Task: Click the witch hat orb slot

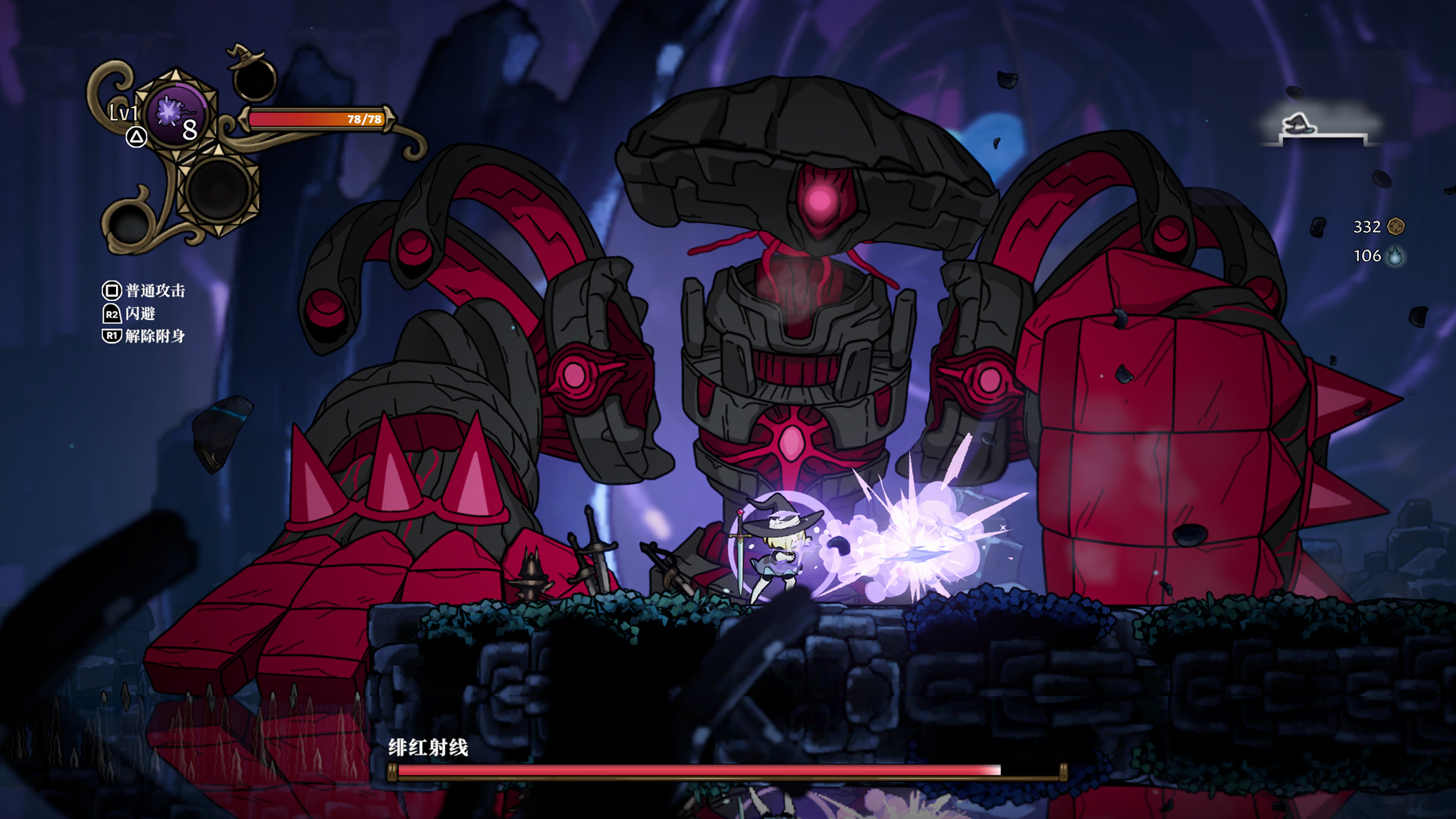Action: pyautogui.click(x=254, y=77)
